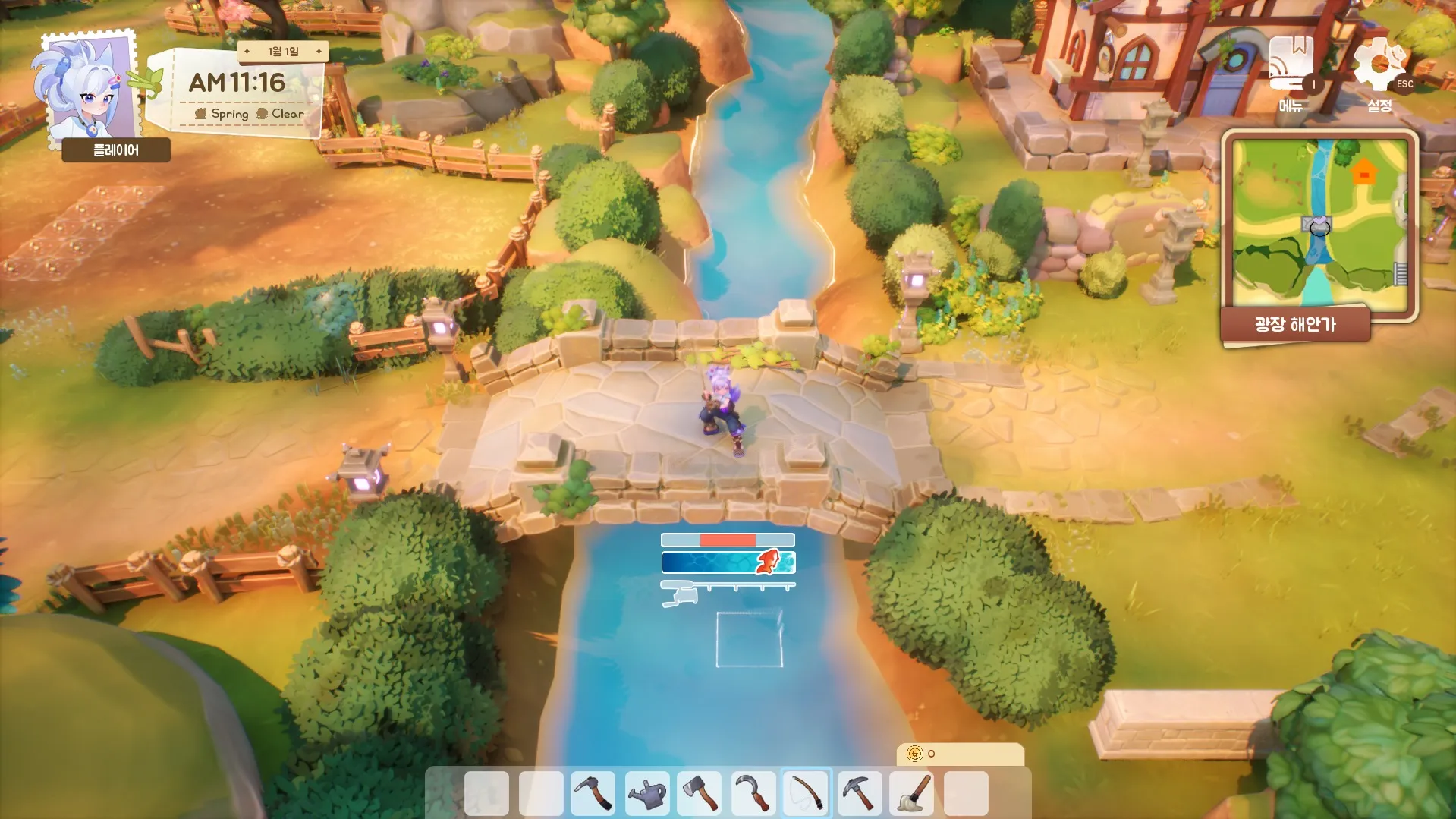The height and width of the screenshot is (819, 1456).
Task: Open the 메뉴 menu book icon
Action: [x=1291, y=65]
